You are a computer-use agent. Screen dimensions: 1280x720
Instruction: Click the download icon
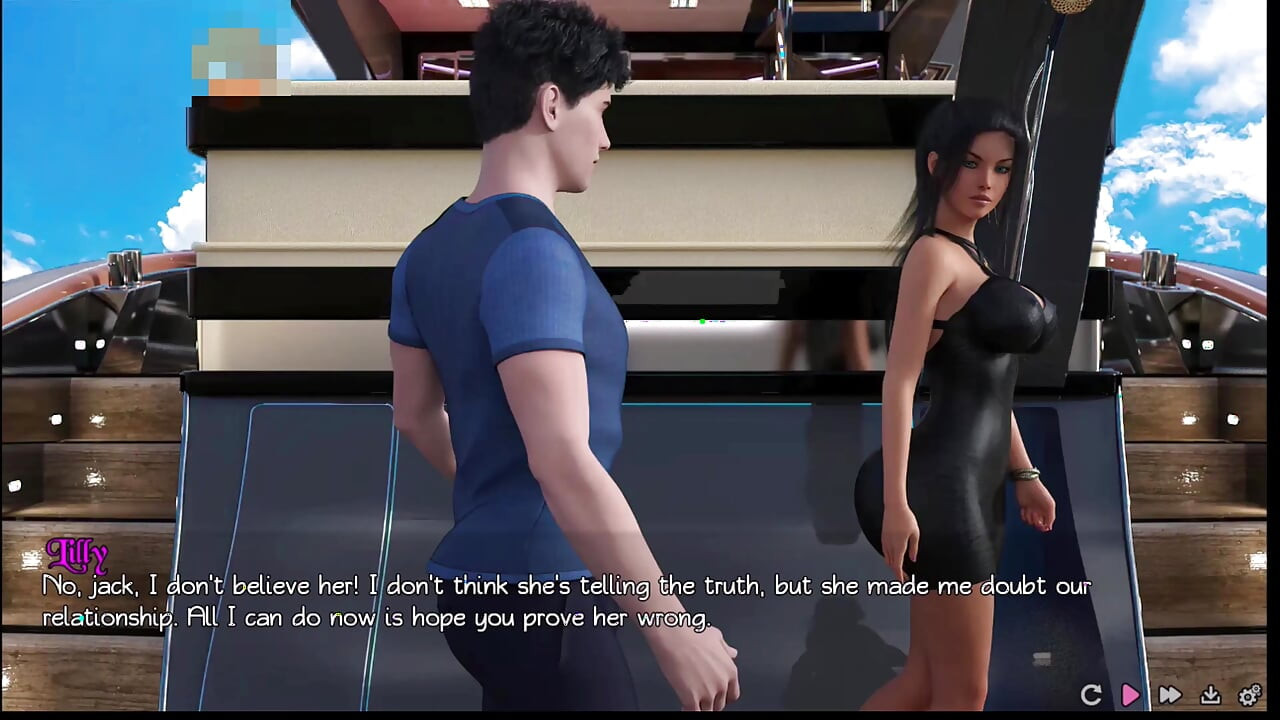tap(1210, 693)
